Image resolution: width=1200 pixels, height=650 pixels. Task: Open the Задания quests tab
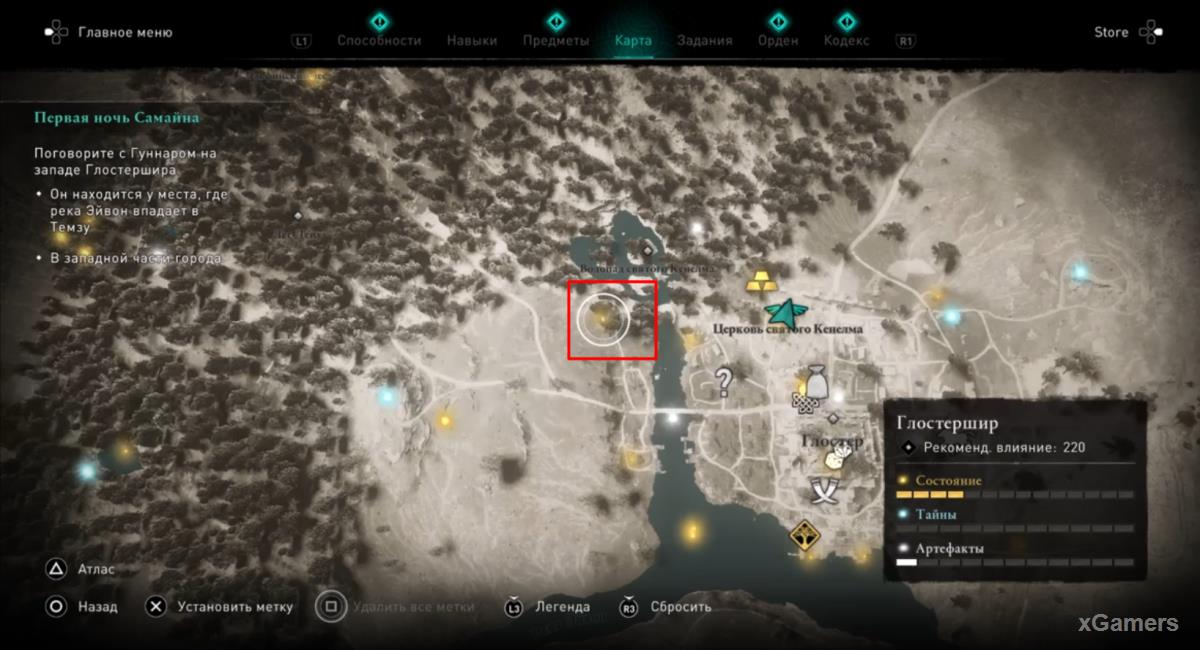(x=704, y=41)
